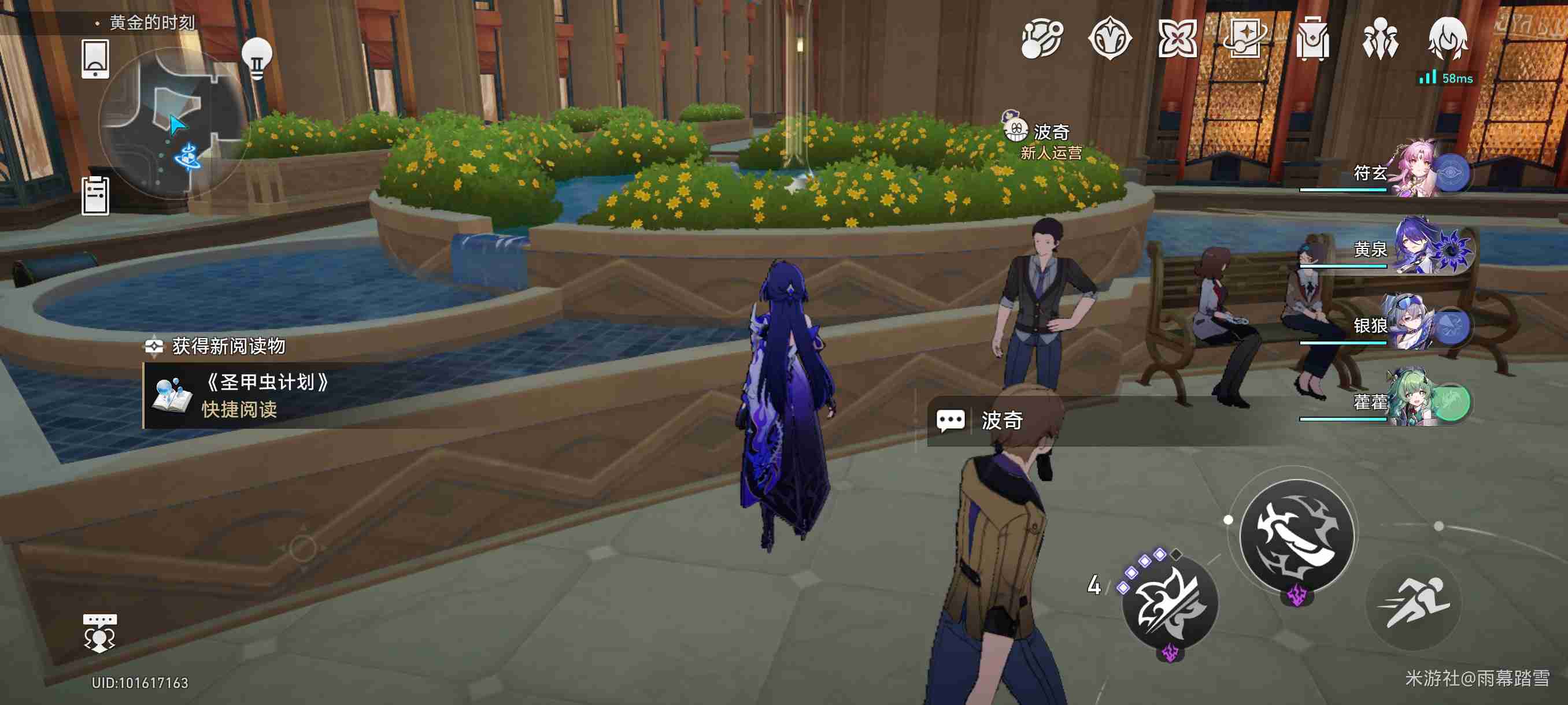The image size is (1568, 705).
Task: Use the basic attack slash button
Action: (1296, 536)
